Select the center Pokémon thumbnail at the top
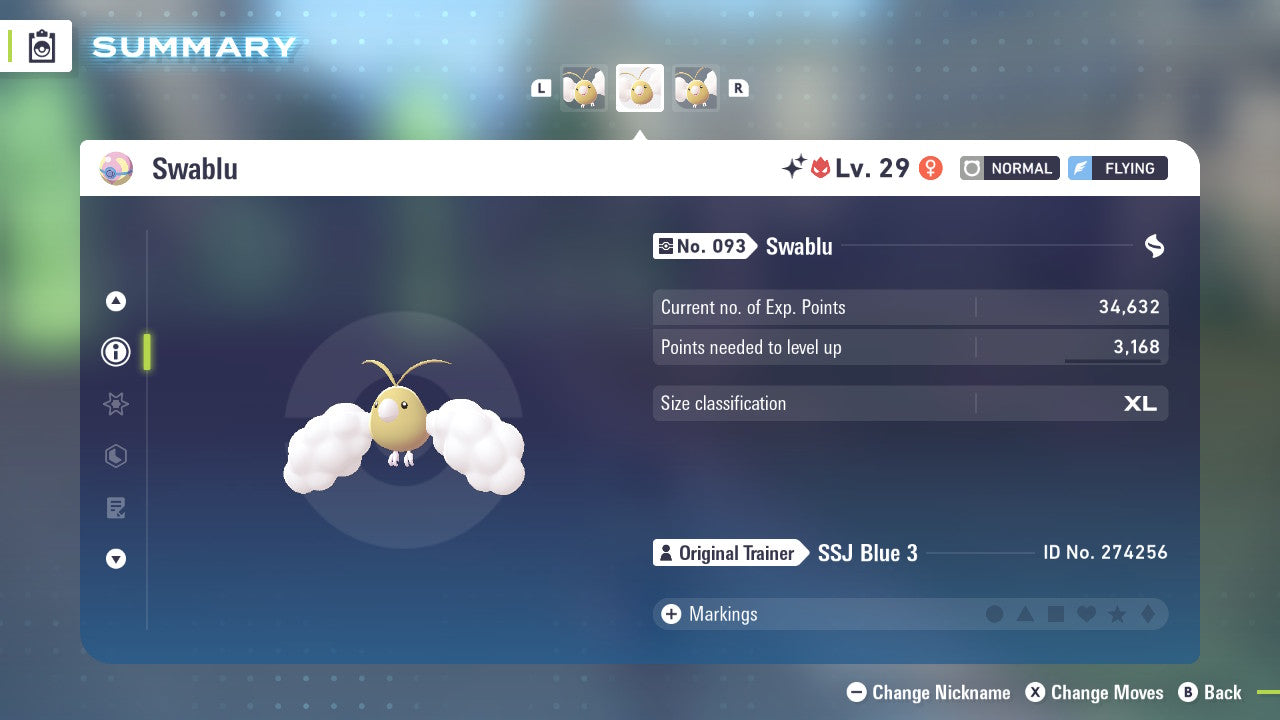This screenshot has width=1280, height=720. pyautogui.click(x=639, y=88)
